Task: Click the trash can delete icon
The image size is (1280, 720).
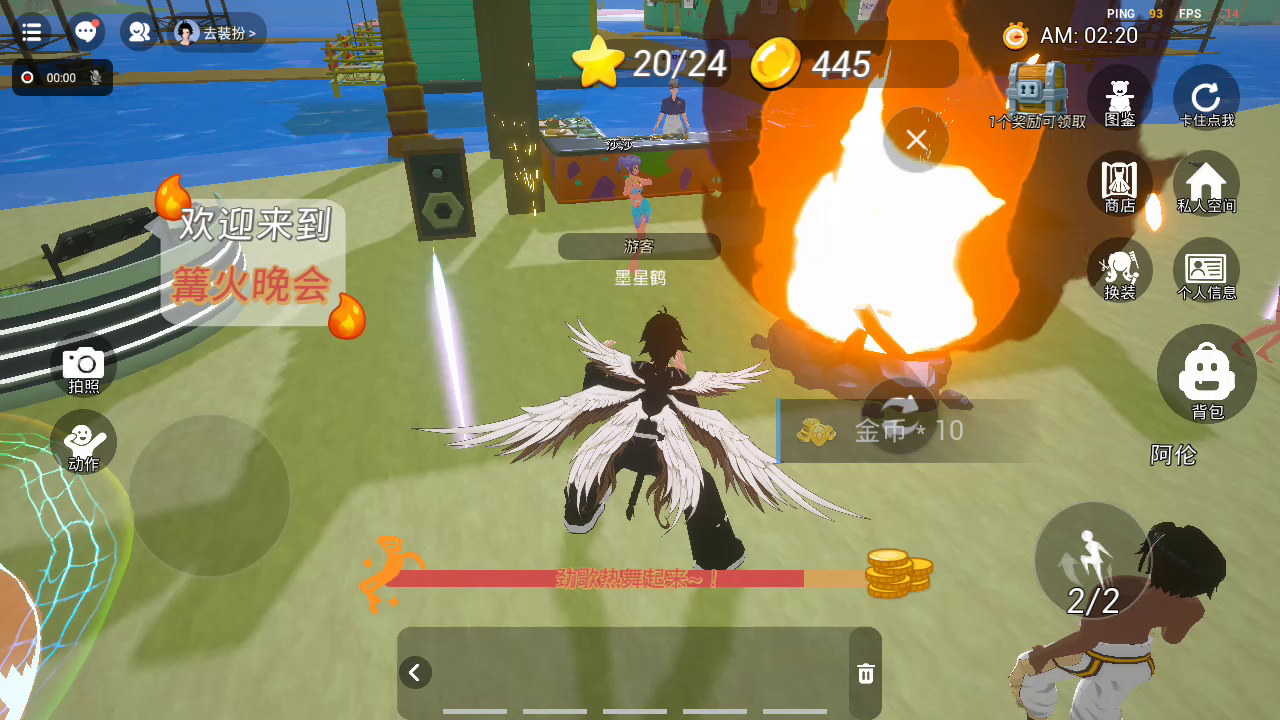Action: tap(866, 674)
